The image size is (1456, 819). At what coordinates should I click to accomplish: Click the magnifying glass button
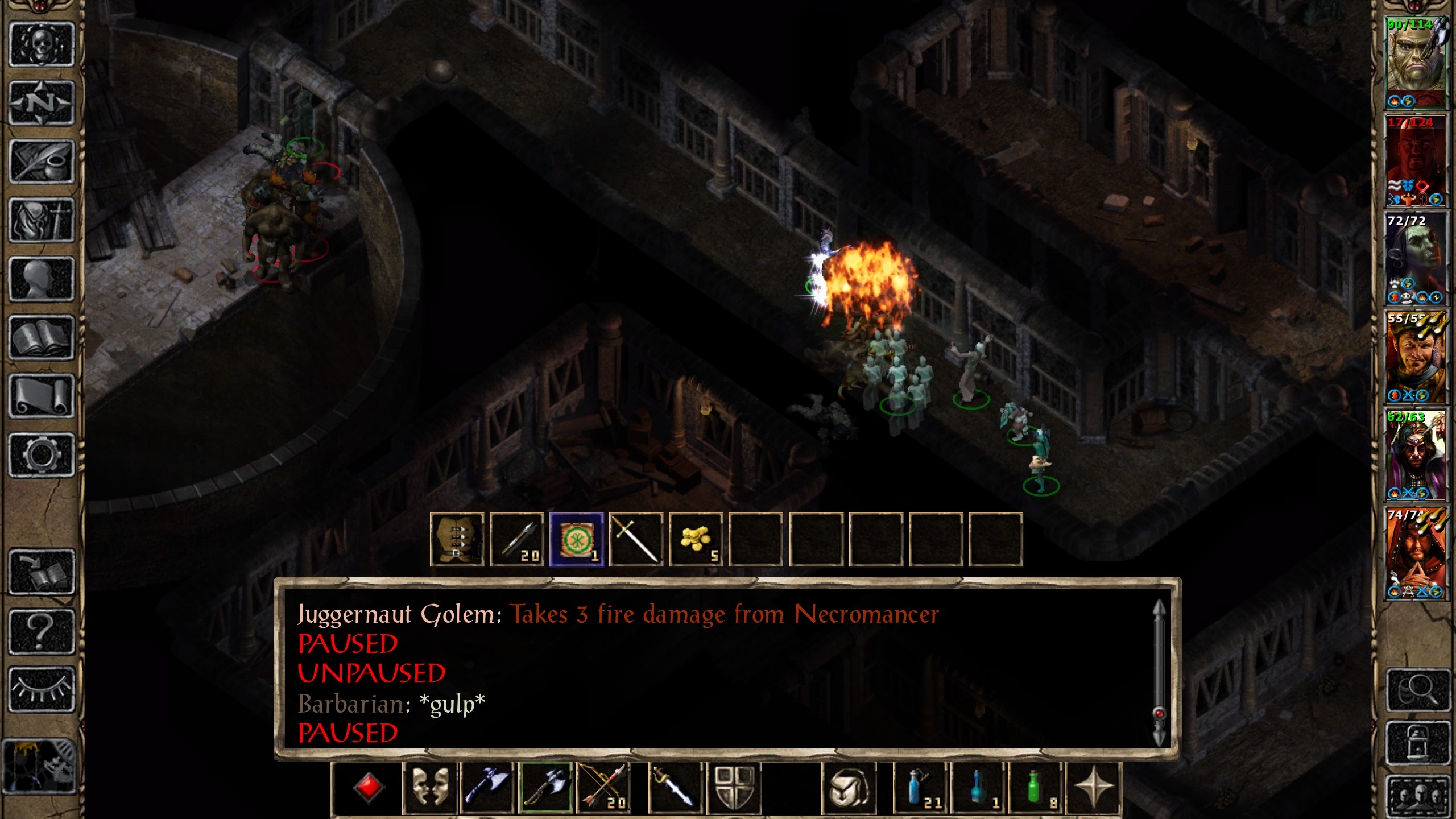pyautogui.click(x=1417, y=690)
